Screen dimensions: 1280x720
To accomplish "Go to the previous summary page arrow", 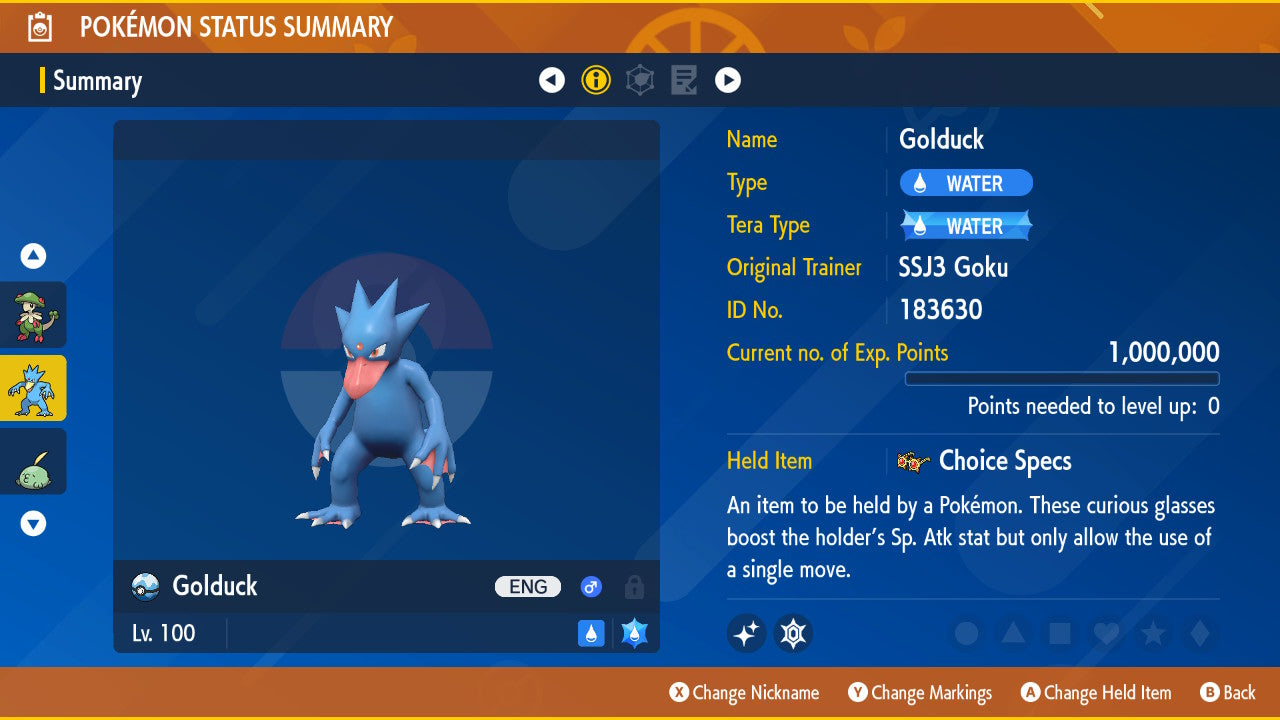I will pyautogui.click(x=552, y=80).
